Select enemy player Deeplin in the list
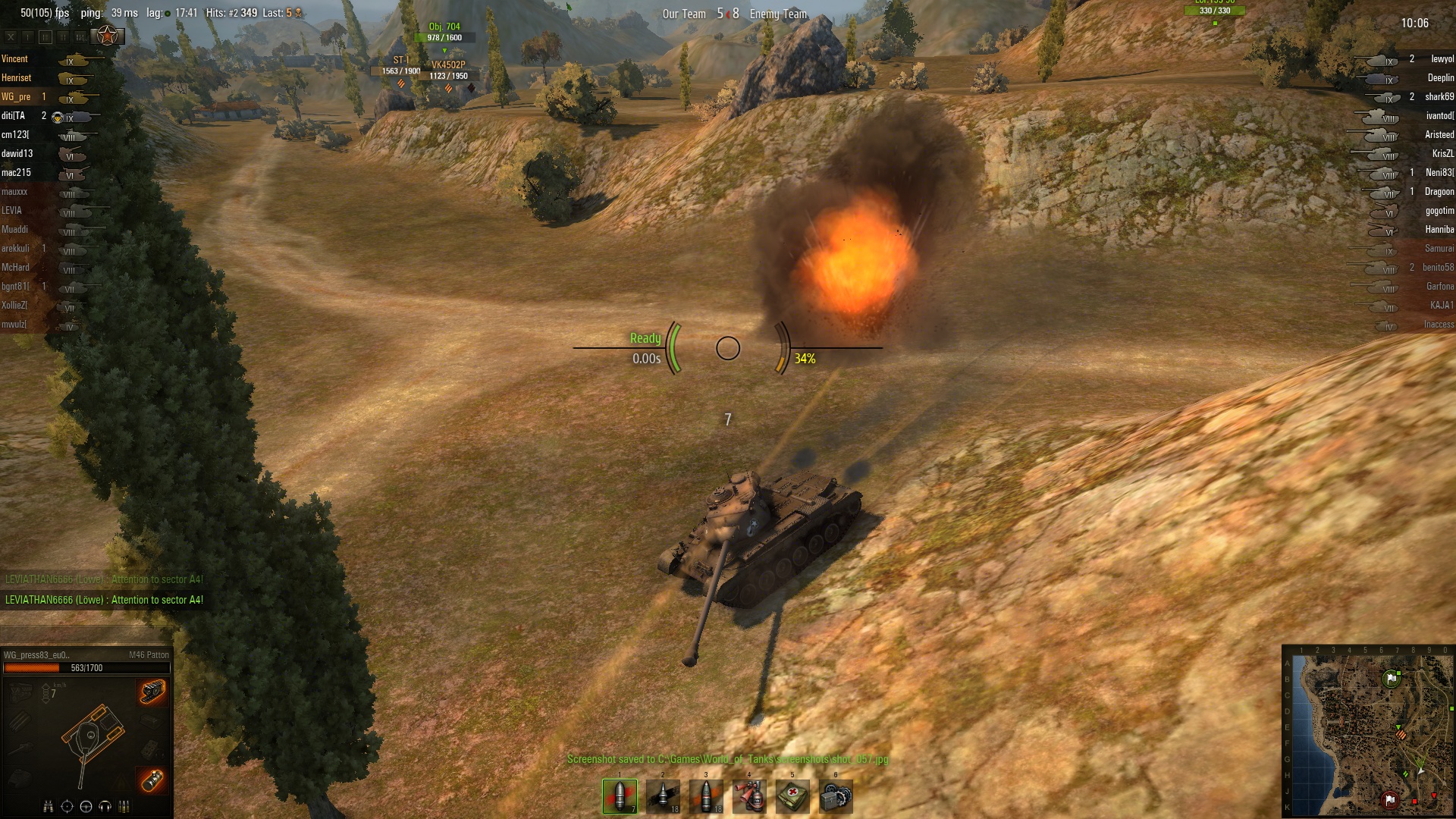 [x=1440, y=78]
